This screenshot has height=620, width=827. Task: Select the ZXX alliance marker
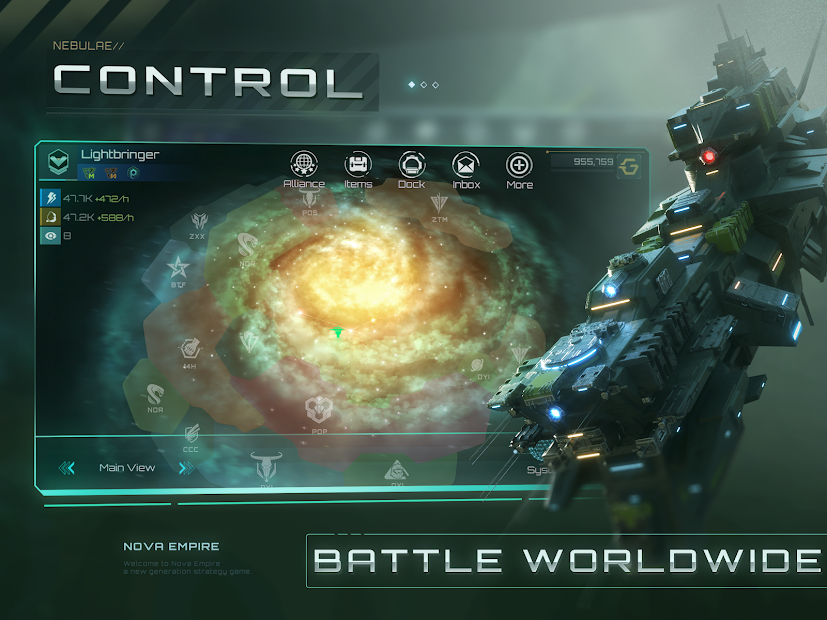pos(197,222)
